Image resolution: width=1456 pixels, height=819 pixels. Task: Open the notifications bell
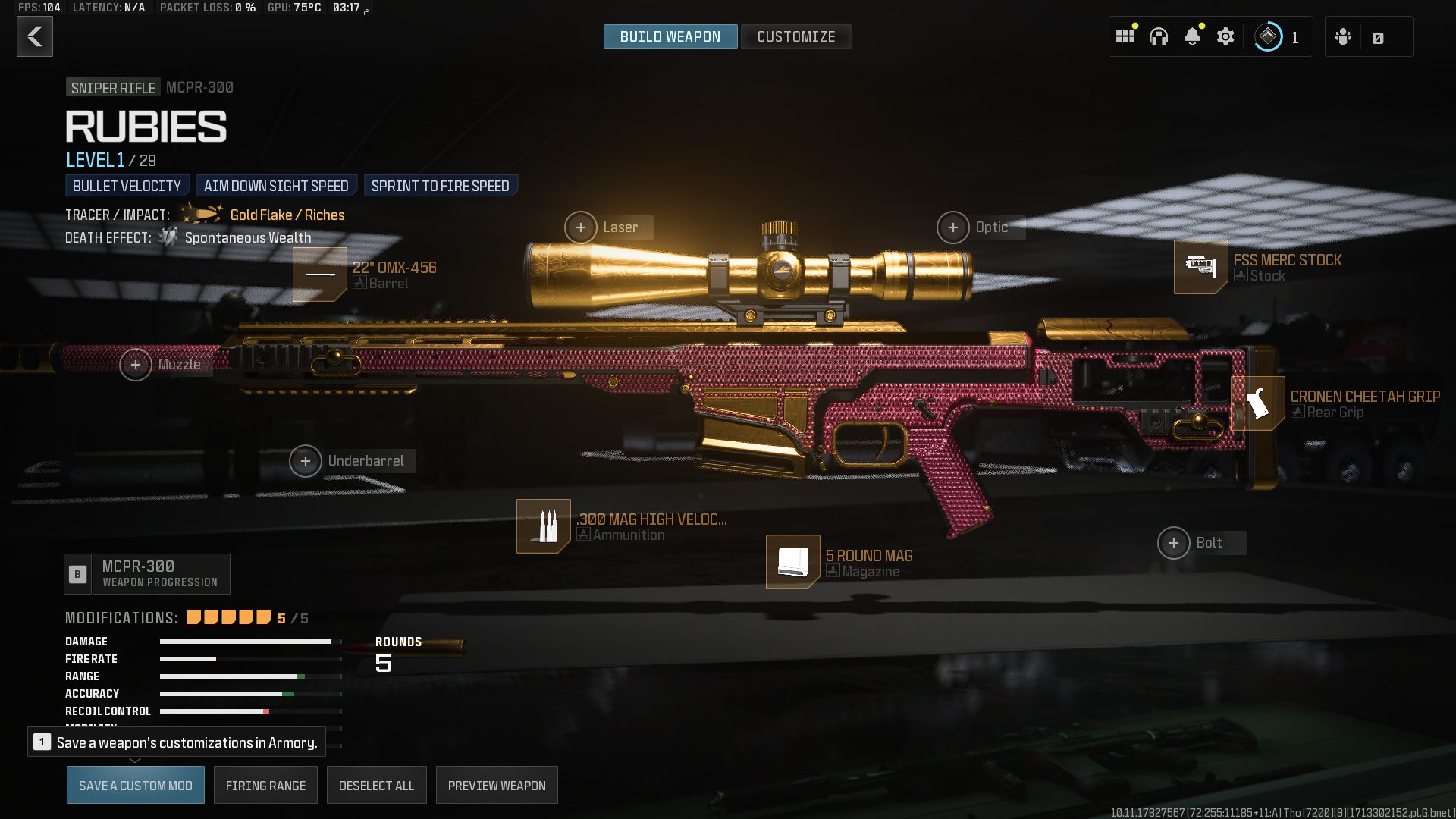tap(1192, 36)
